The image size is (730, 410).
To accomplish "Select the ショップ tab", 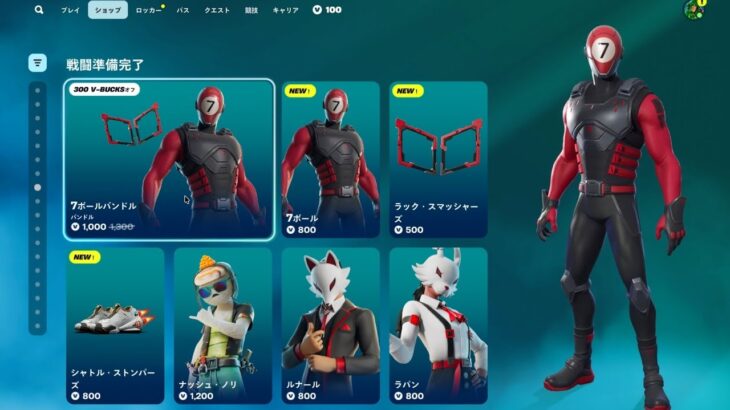I will [107, 10].
